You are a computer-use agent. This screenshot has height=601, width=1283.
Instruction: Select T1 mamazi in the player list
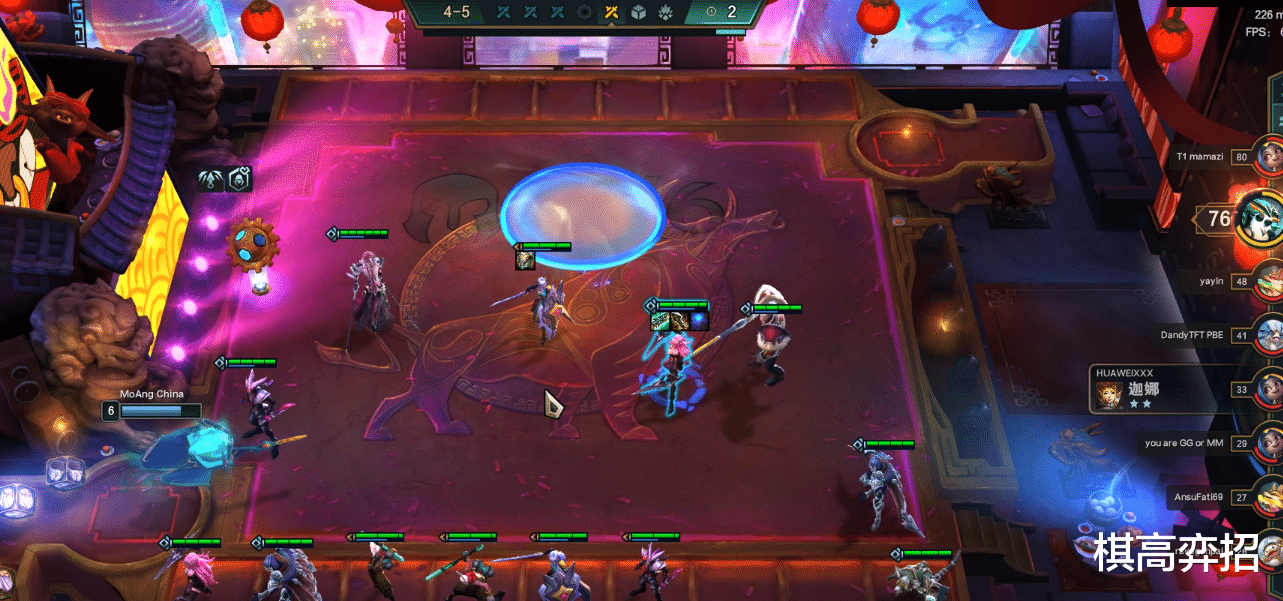(x=1270, y=156)
